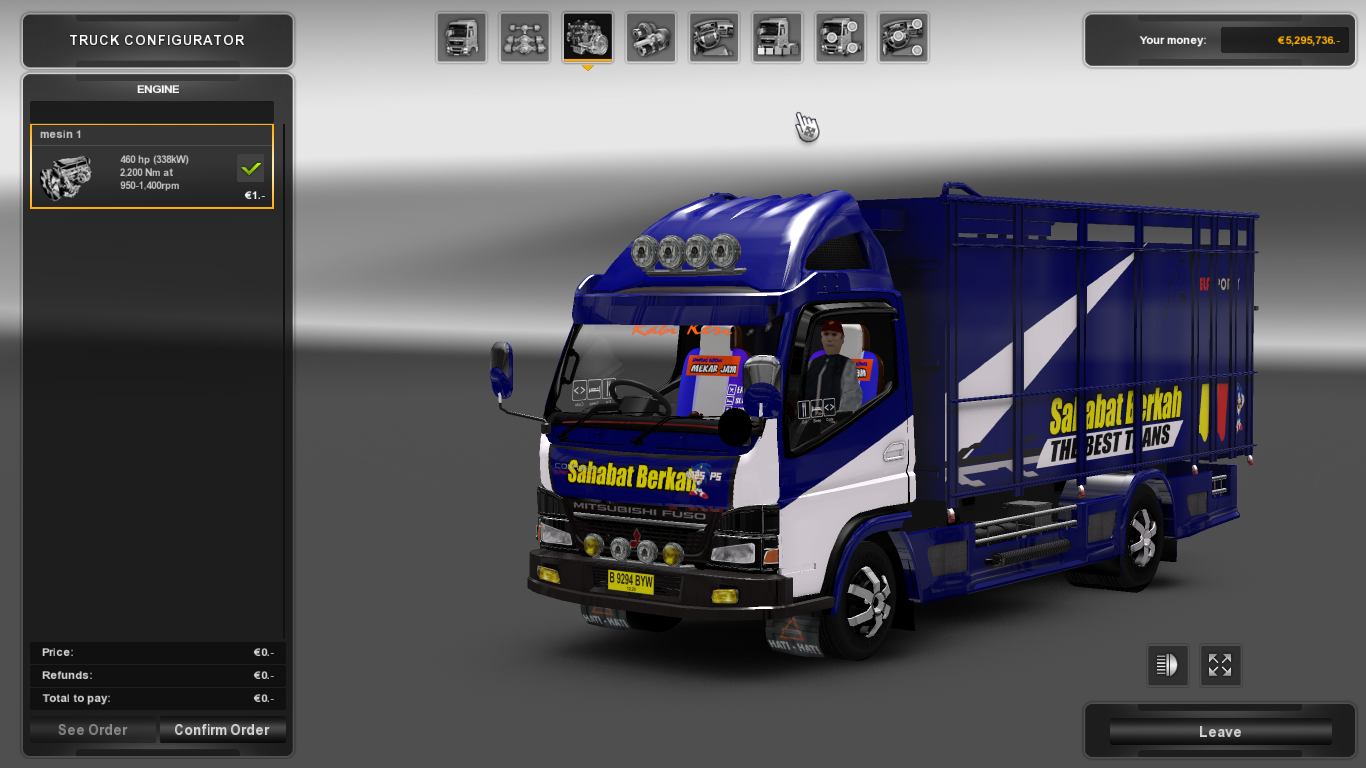1366x768 pixels.
Task: Open the Transmission configuration category
Action: tap(650, 37)
